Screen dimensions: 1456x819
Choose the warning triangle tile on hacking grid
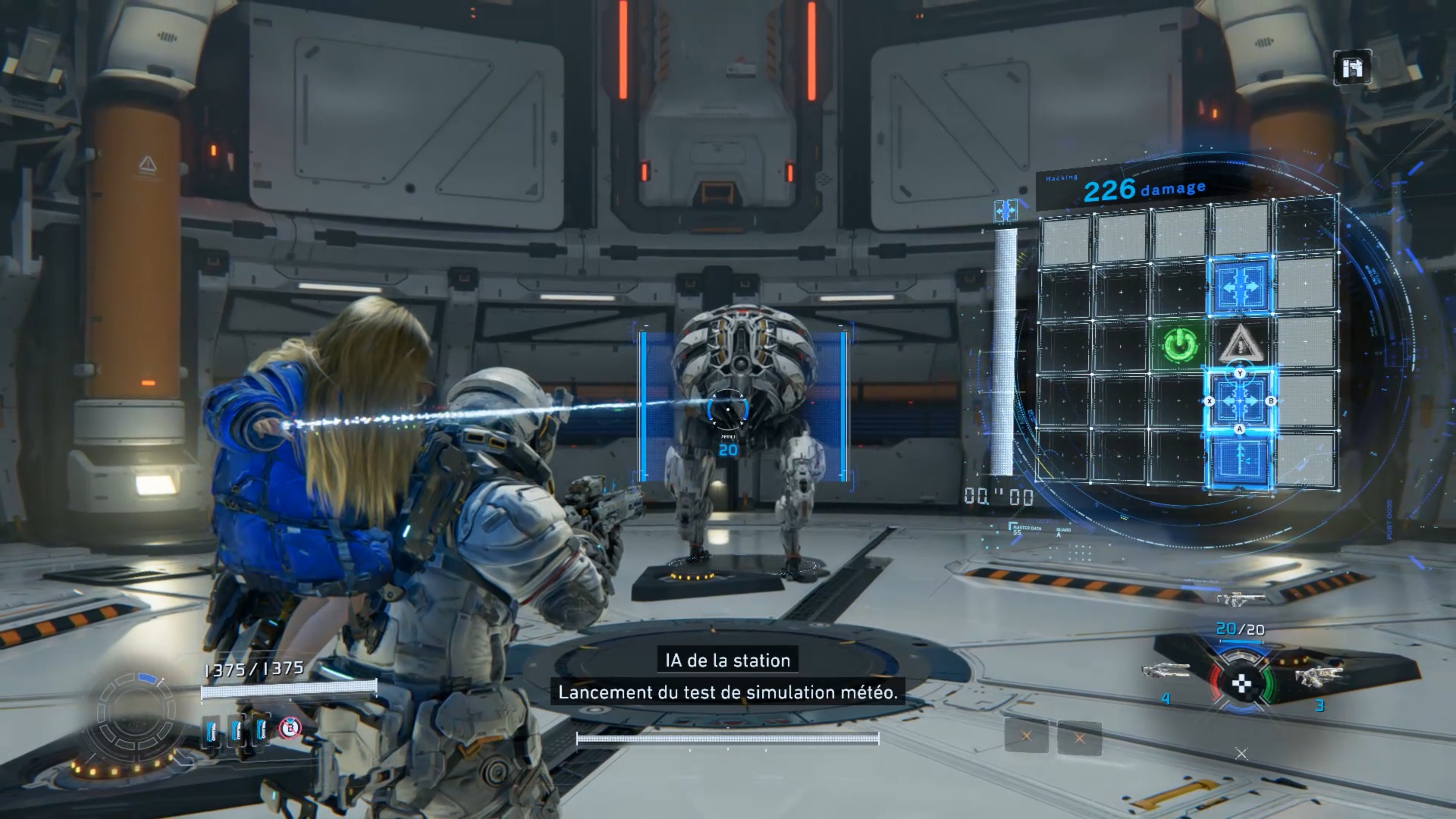(1241, 344)
